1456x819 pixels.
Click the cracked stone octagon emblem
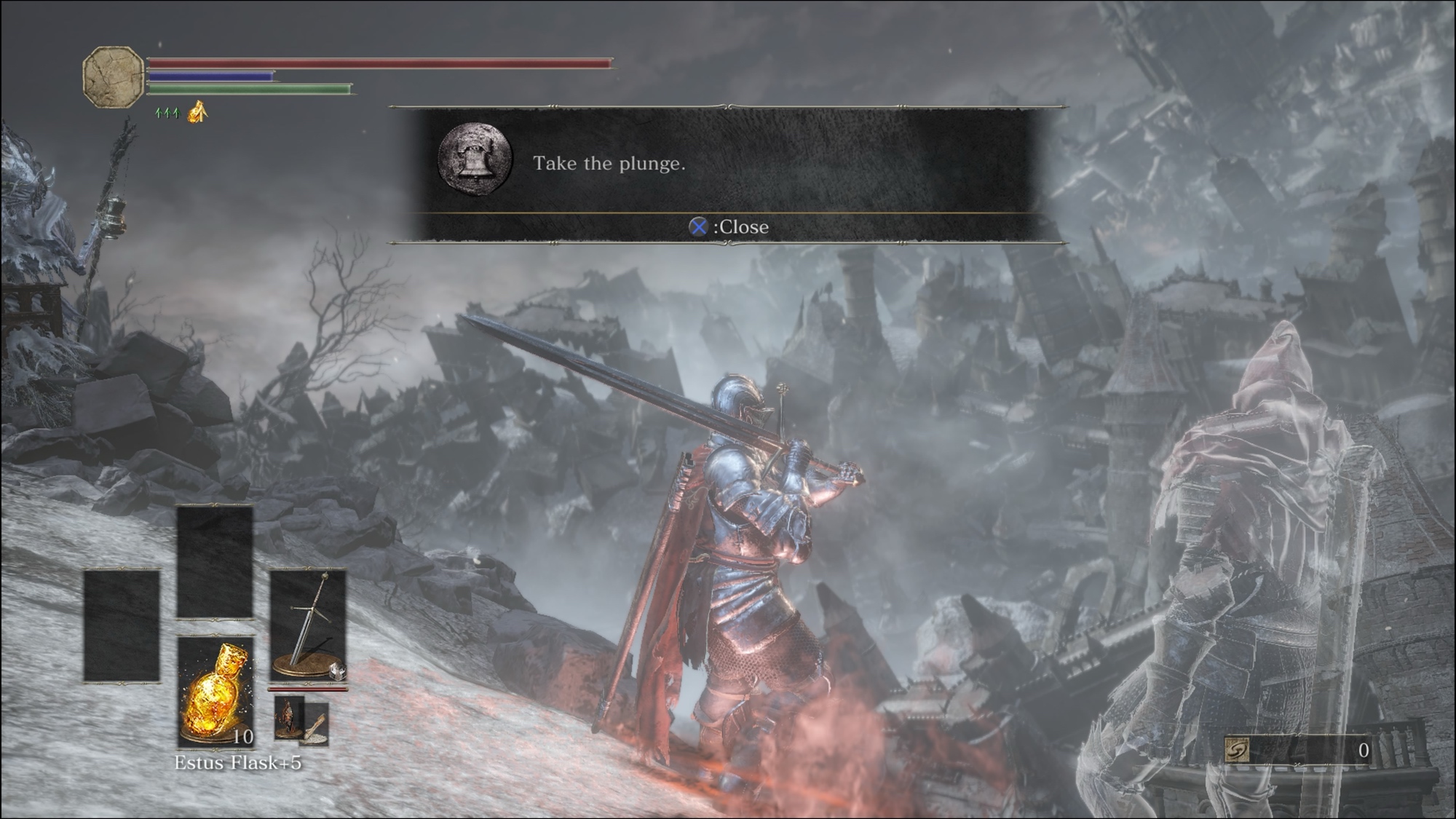pyautogui.click(x=113, y=77)
